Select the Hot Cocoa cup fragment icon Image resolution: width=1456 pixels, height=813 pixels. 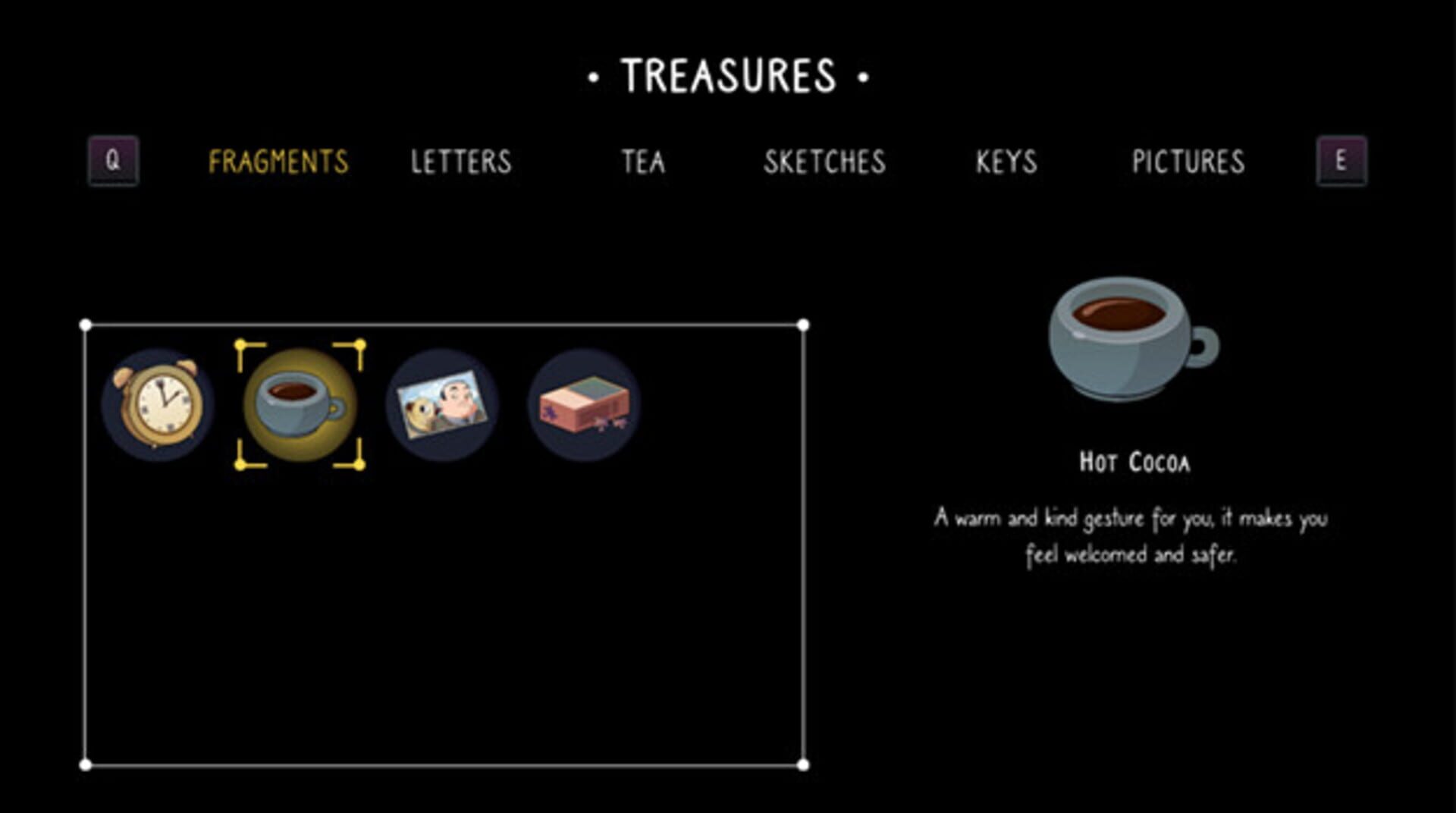coord(300,402)
